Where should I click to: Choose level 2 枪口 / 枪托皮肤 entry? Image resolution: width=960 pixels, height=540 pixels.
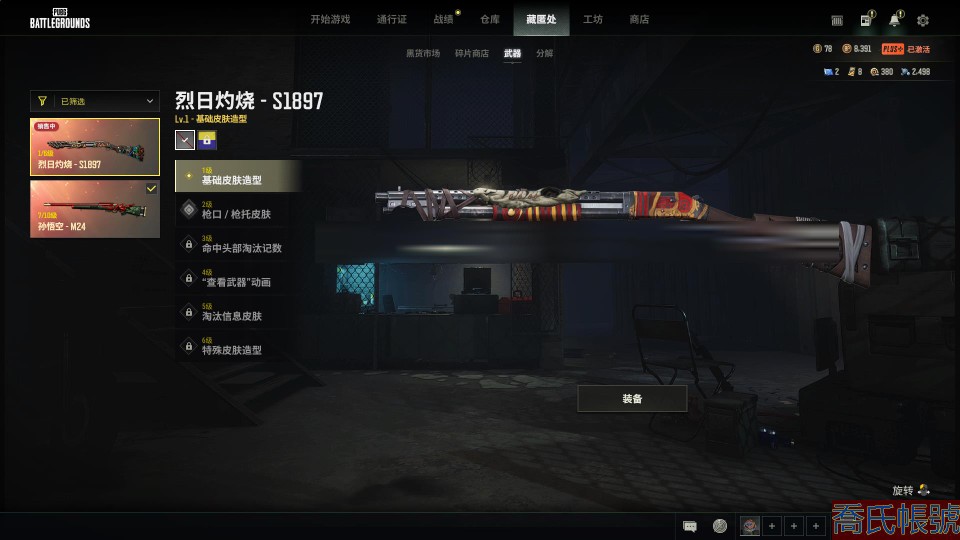238,210
